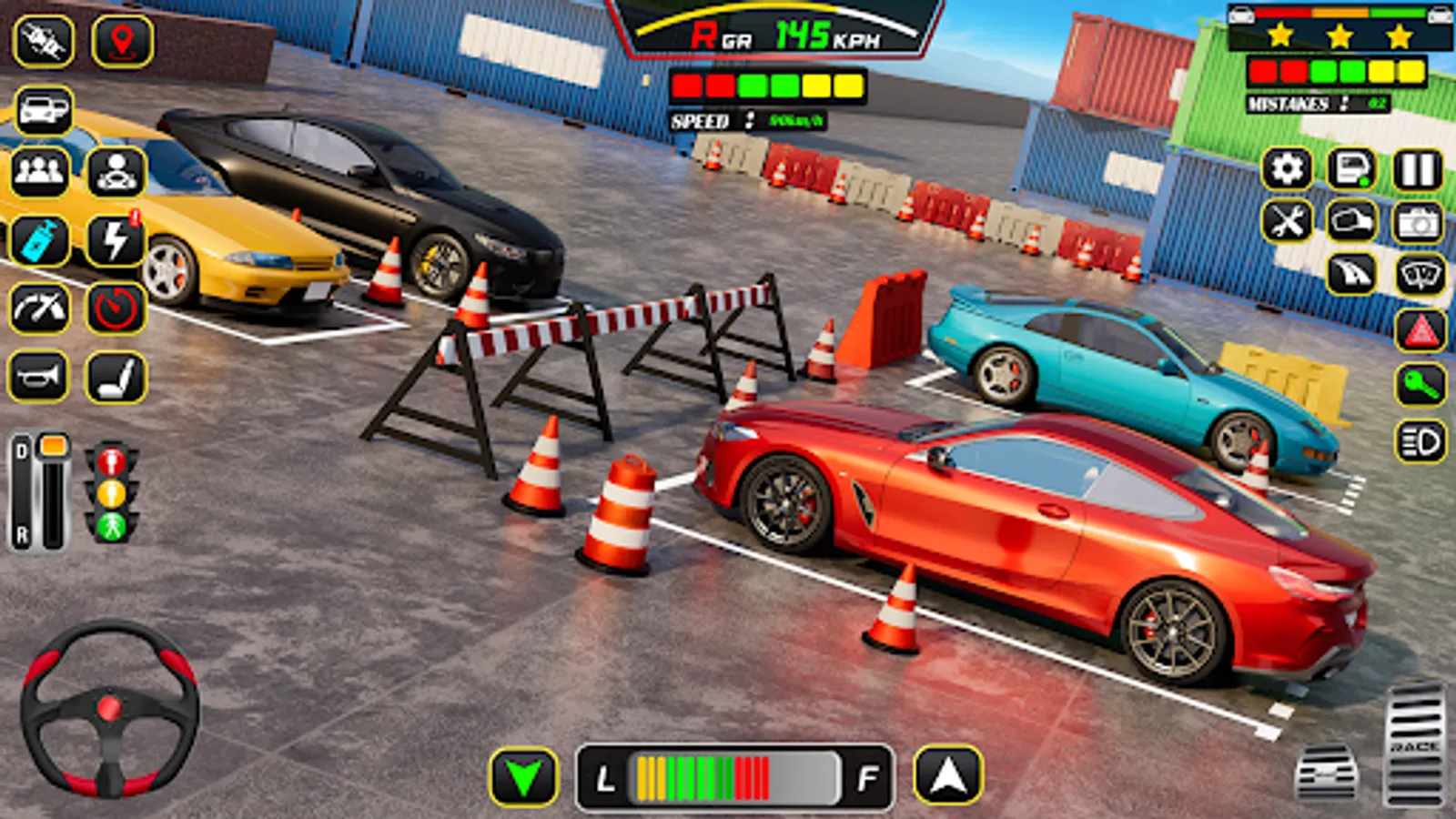Screen dimensions: 1456x819
Task: Select the side mirror view button
Action: 1352,222
